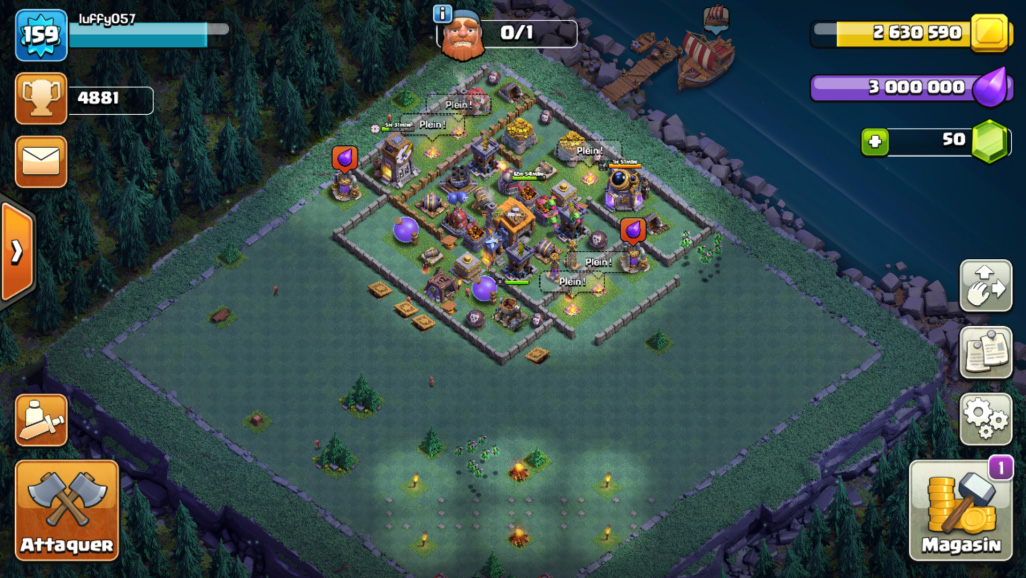Open the battle machine sword icon
Viewport: 1026px width, 578px height.
(x=41, y=420)
